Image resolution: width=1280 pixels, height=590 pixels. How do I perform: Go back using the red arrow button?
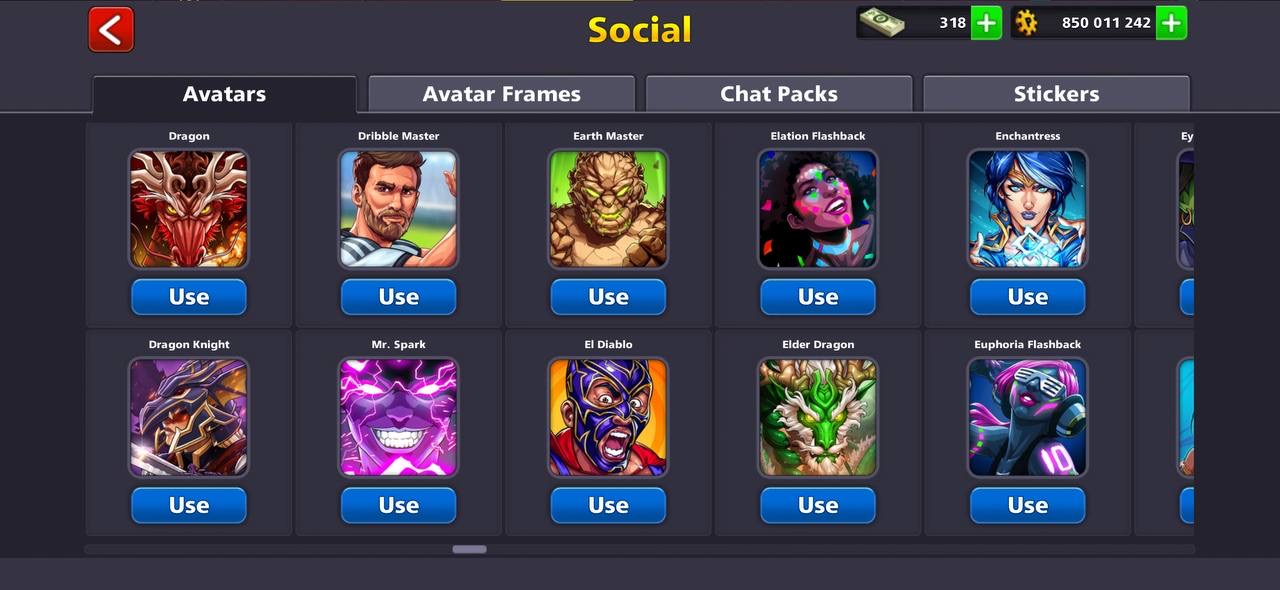pyautogui.click(x=111, y=29)
